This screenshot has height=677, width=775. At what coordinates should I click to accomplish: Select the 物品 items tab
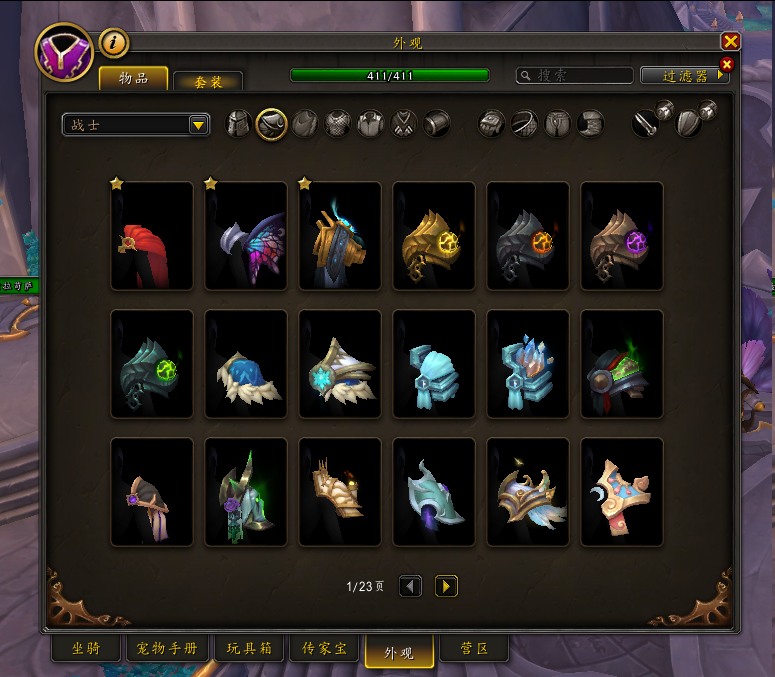(133, 78)
